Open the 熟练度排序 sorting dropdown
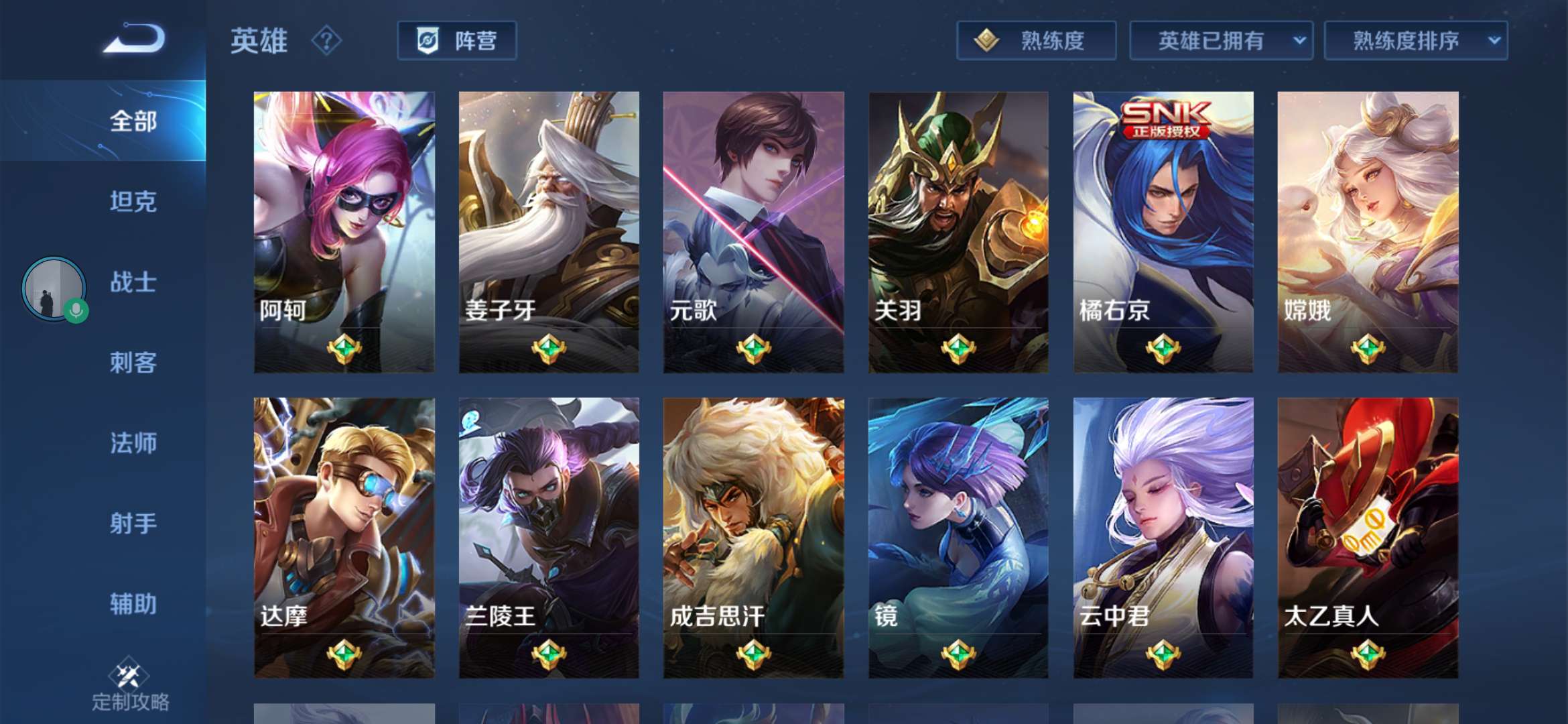This screenshot has width=1568, height=724. 1415,40
